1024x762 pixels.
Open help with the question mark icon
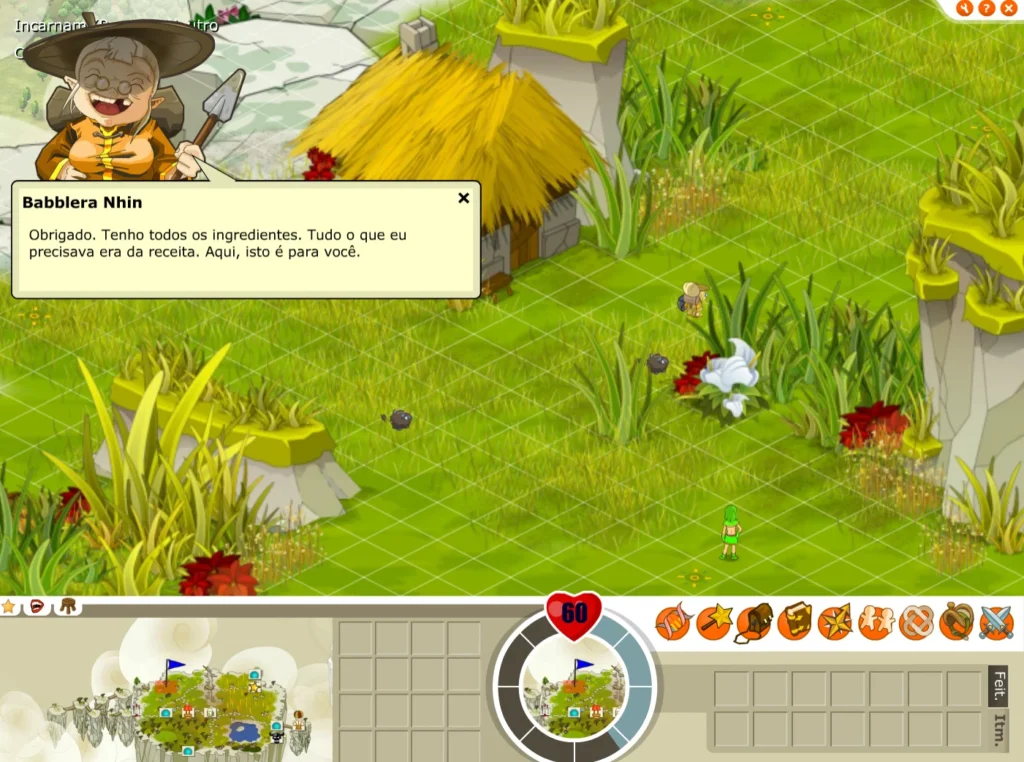[x=987, y=8]
